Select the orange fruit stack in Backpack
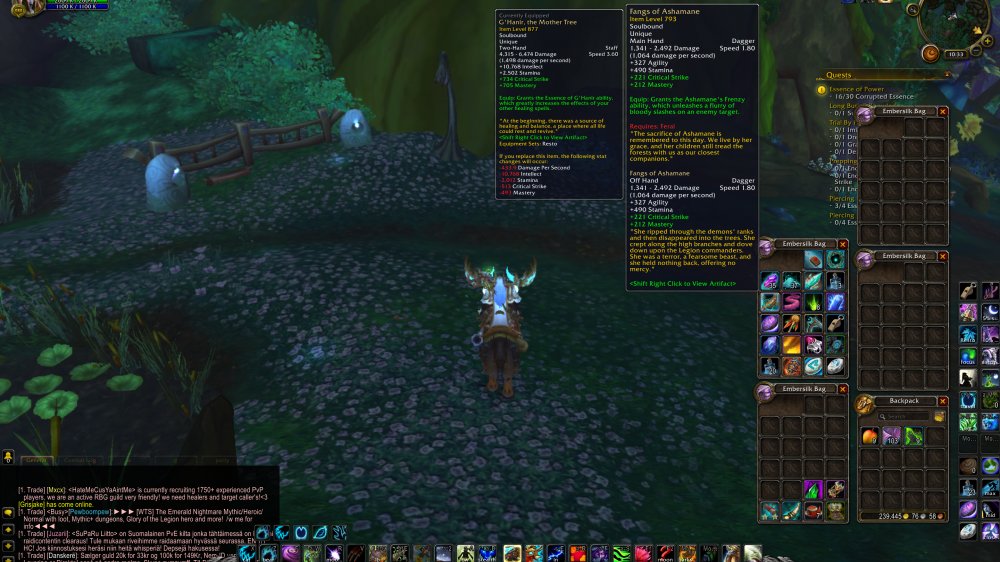 869,436
